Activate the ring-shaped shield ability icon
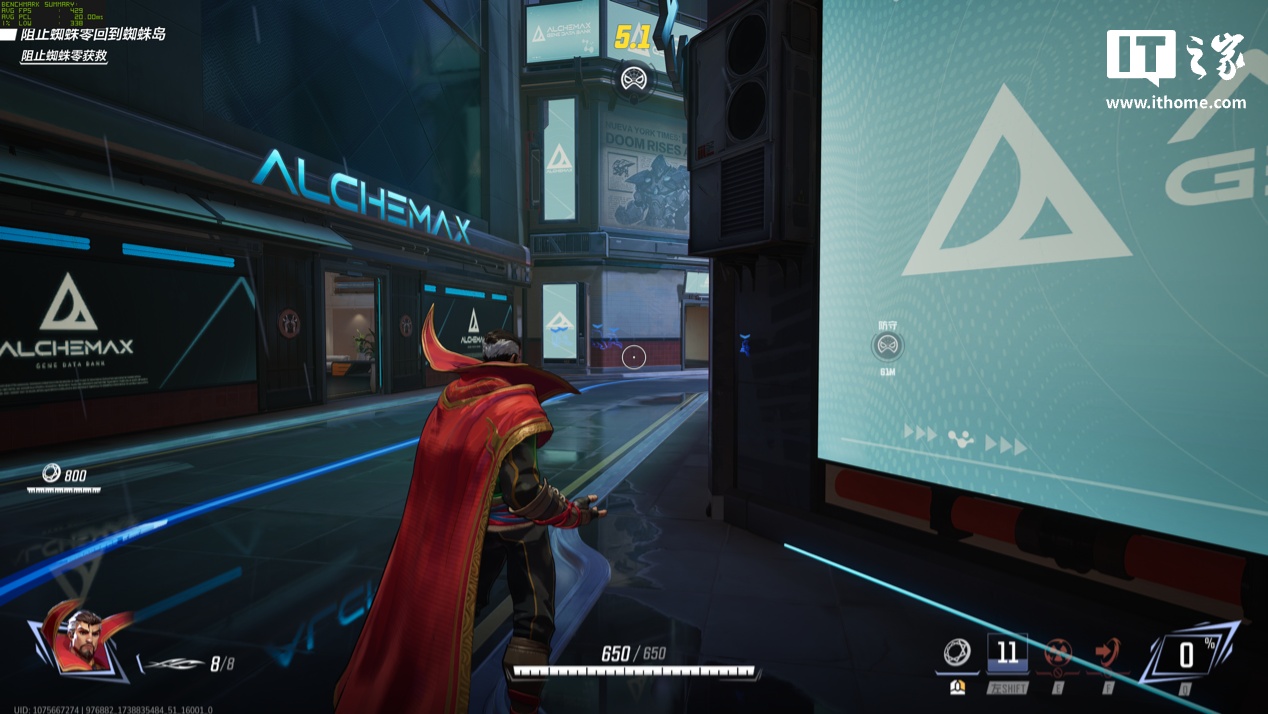This screenshot has width=1268, height=714. 957,653
